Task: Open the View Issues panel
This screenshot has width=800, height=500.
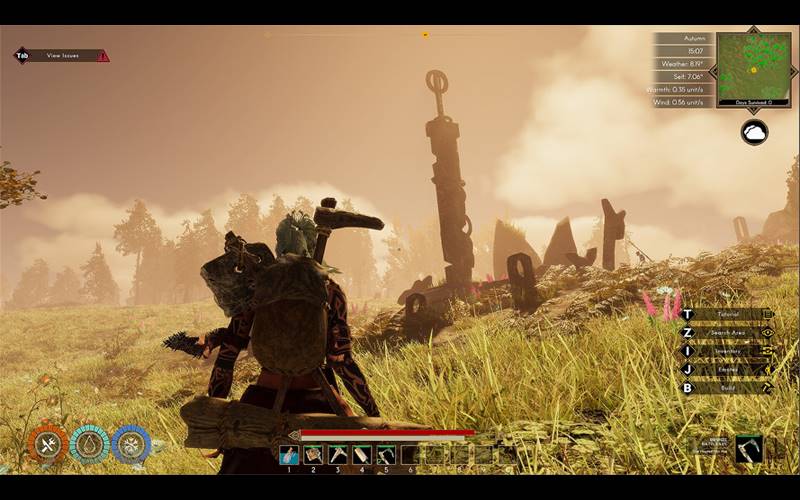Action: (x=62, y=56)
